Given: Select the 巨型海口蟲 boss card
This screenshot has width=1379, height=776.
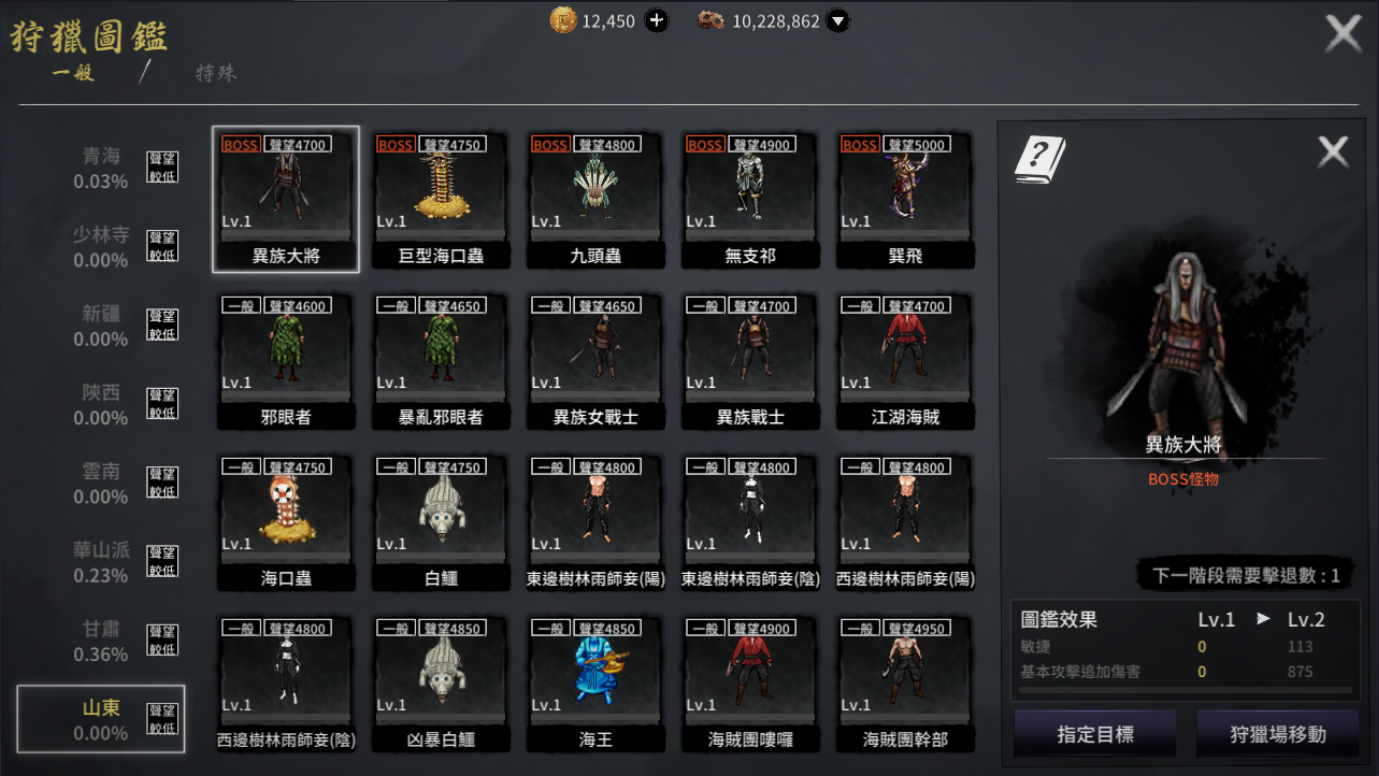Looking at the screenshot, I should [x=441, y=199].
